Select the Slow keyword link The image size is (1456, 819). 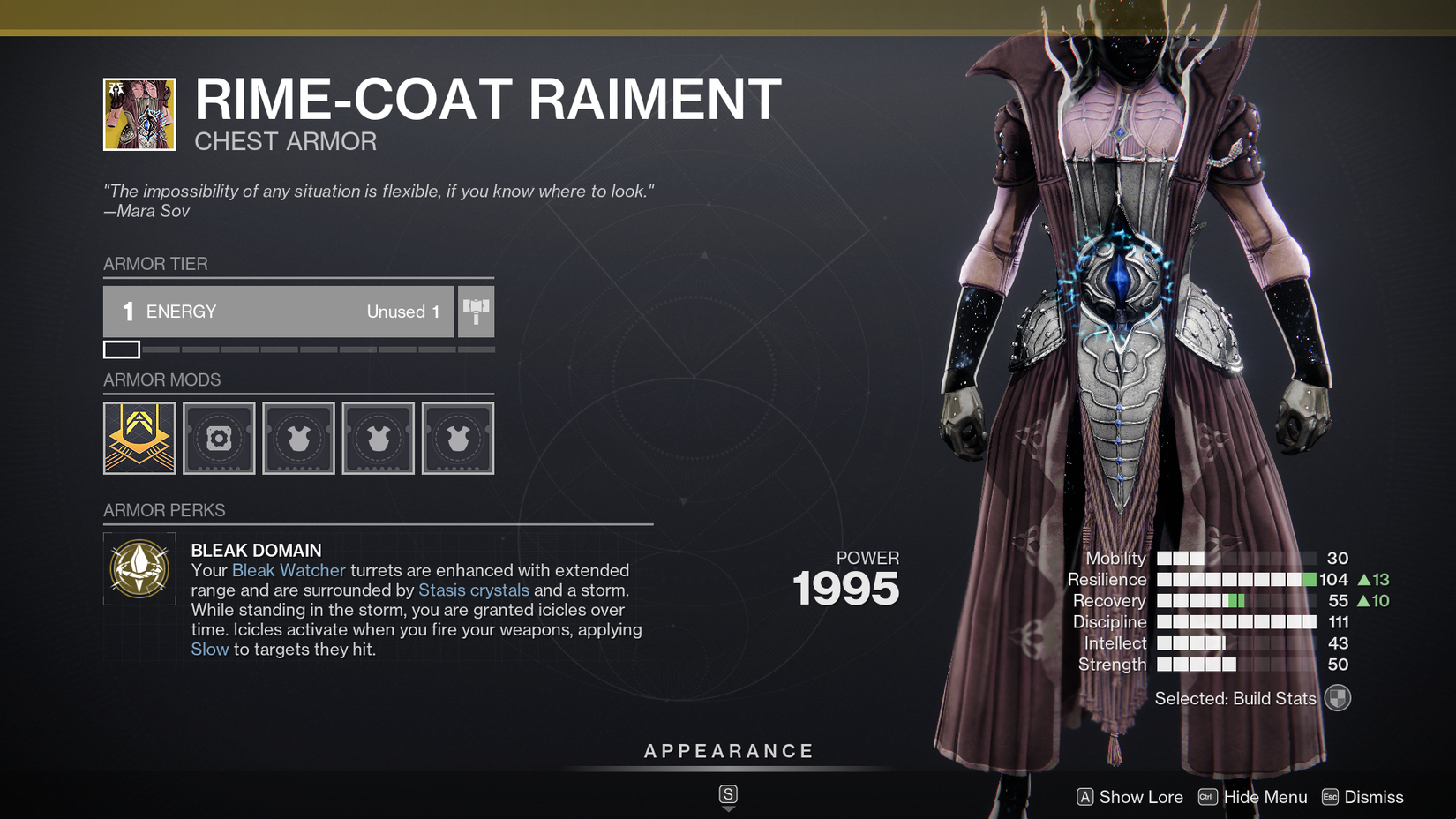pyautogui.click(x=209, y=649)
